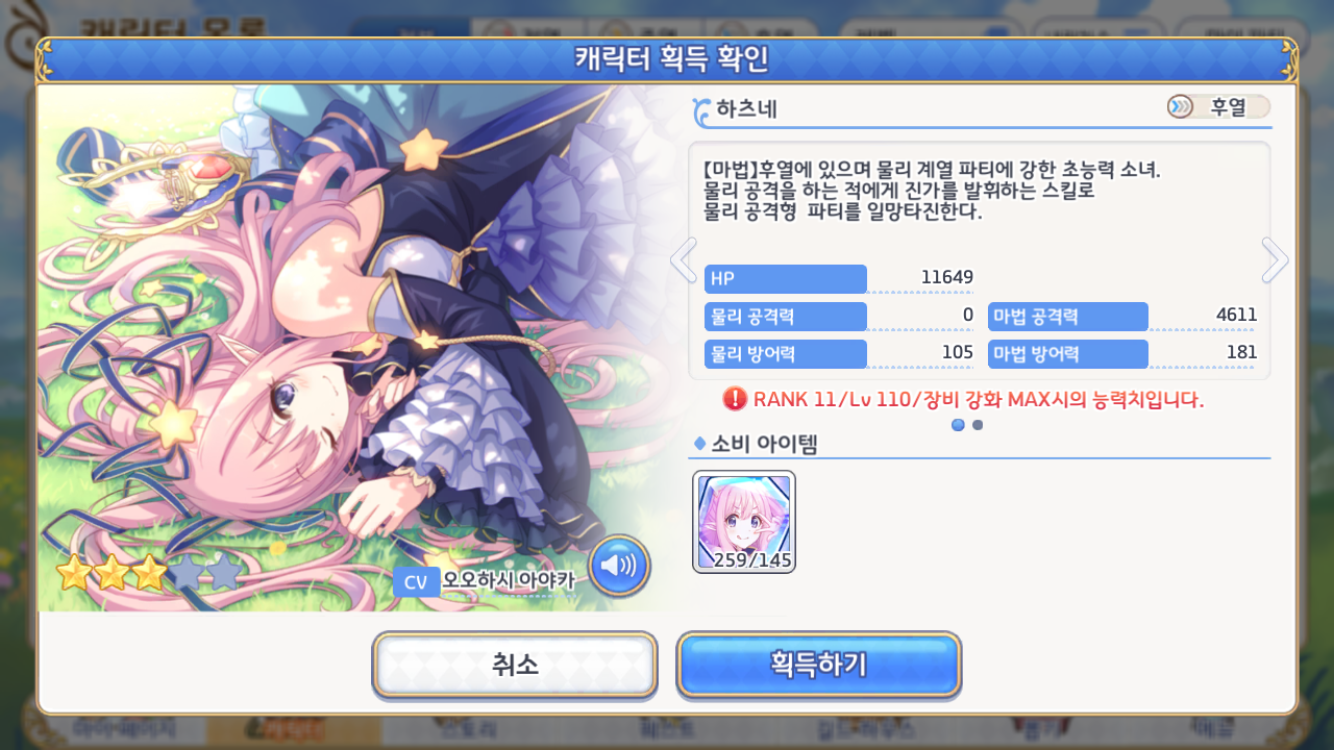The width and height of the screenshot is (1334, 750).
Task: Click the right arrow to view next character
Action: coord(1274,259)
